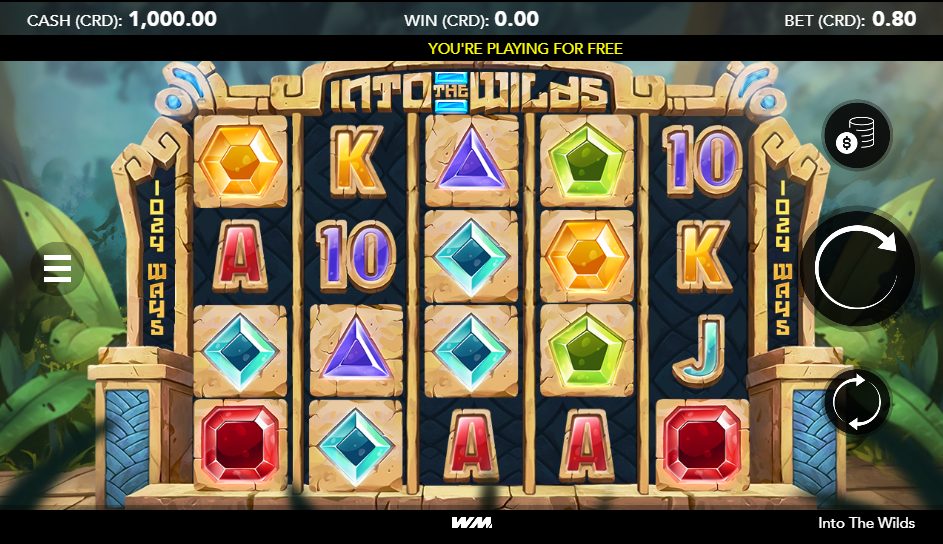The width and height of the screenshot is (943, 544).
Task: Activate the autoplay looping arrows button
Action: (858, 402)
